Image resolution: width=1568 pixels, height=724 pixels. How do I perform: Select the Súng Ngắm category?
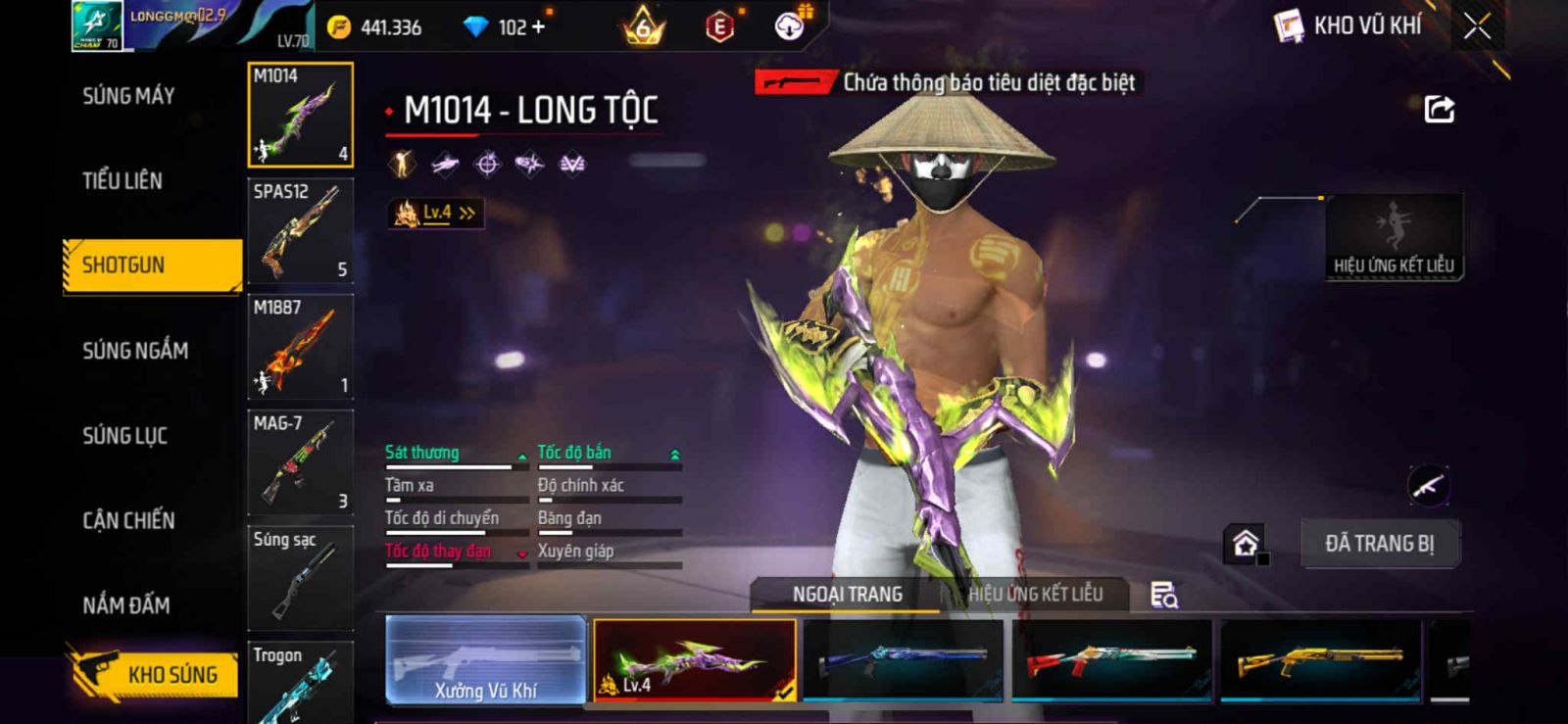tap(135, 351)
